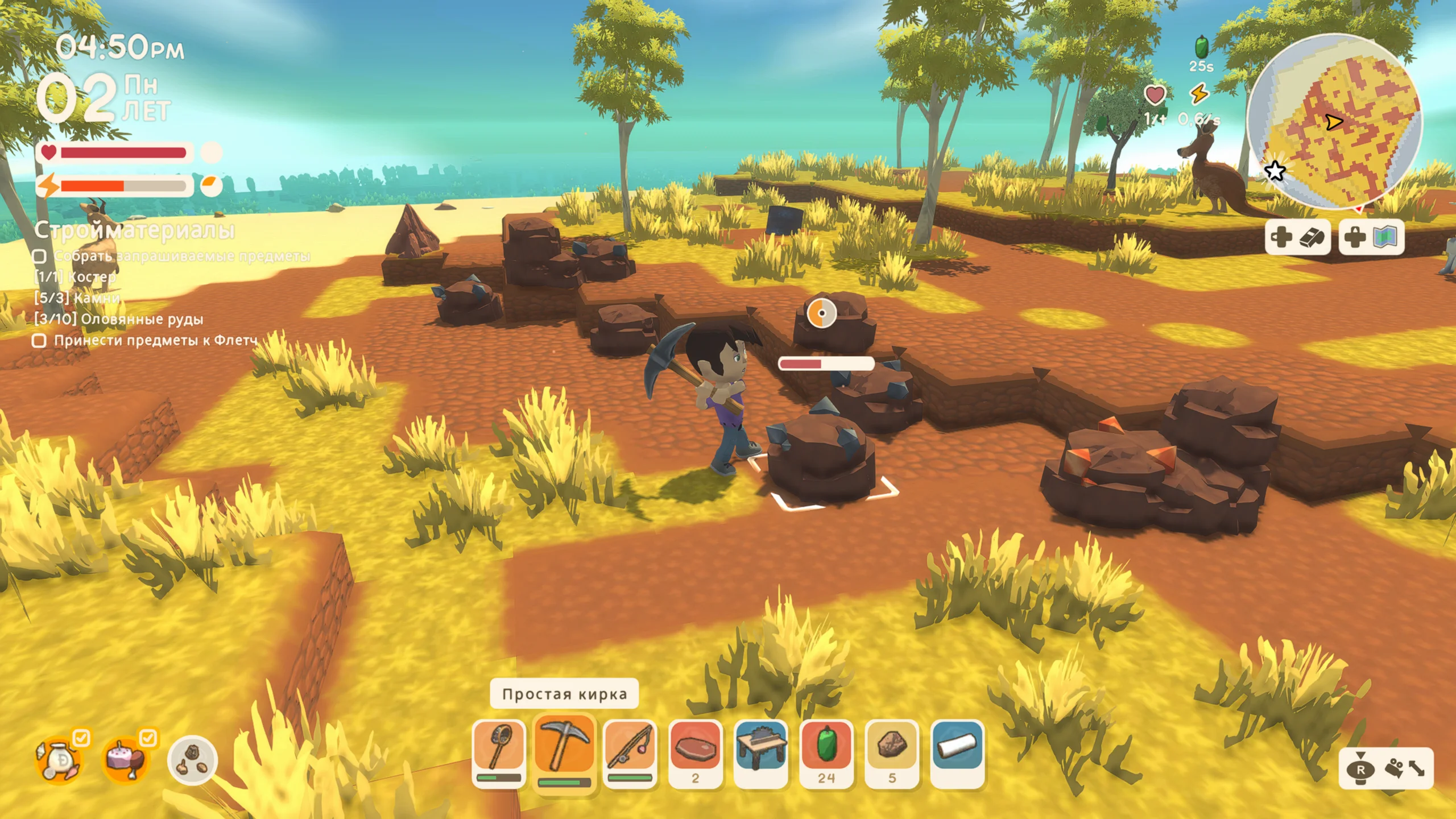The height and width of the screenshot is (819, 1456).
Task: Open the Стройматериалы quest tracker title
Action: (134, 230)
